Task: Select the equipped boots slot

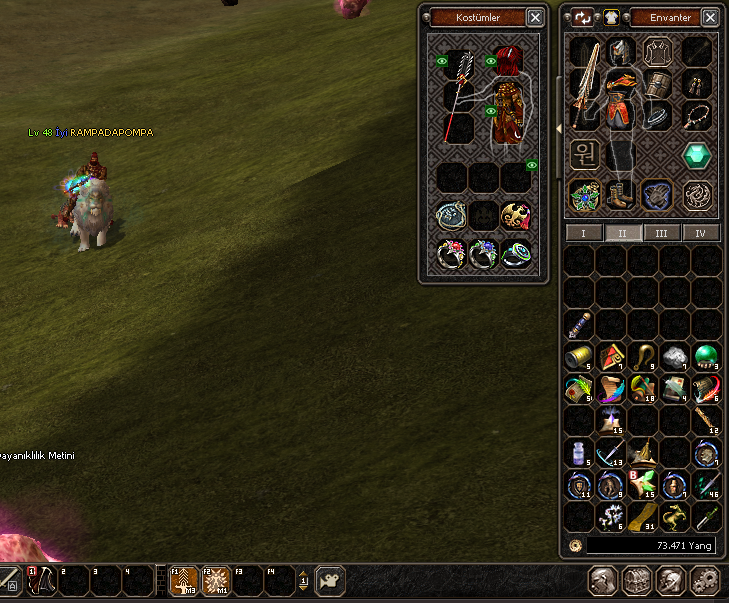Action: coord(620,194)
